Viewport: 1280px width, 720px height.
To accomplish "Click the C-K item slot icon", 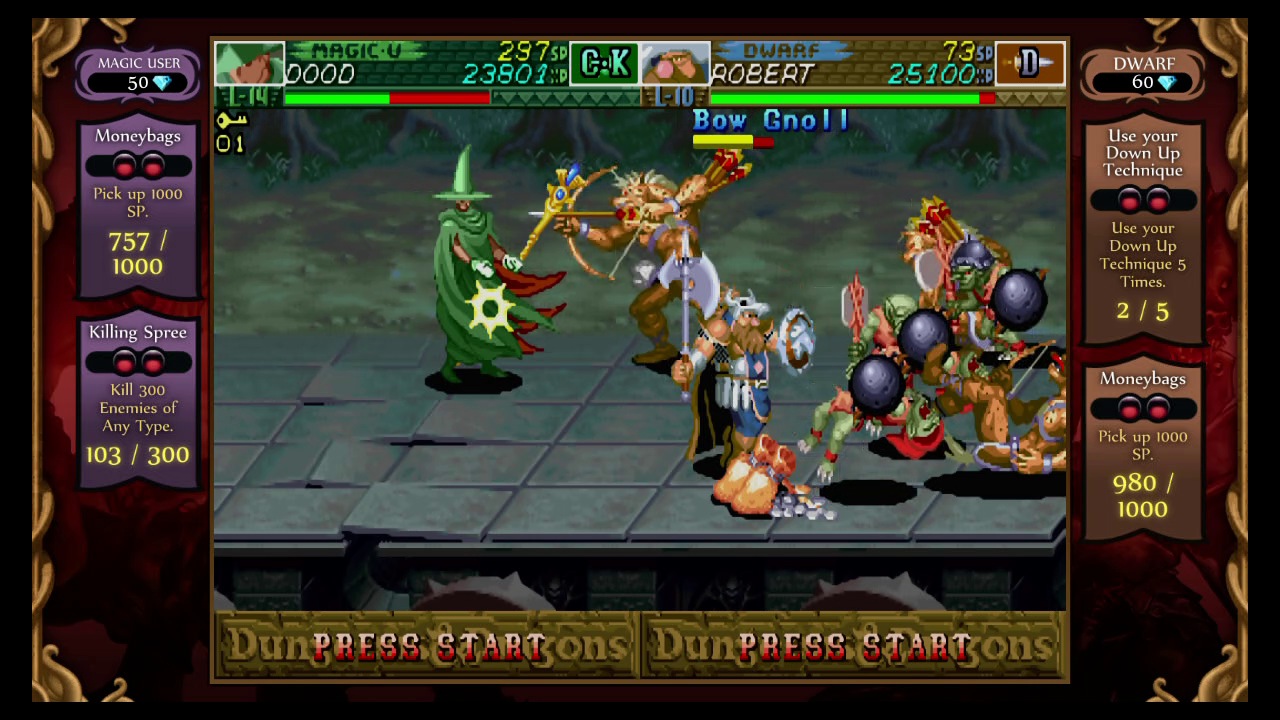I will (x=604, y=62).
